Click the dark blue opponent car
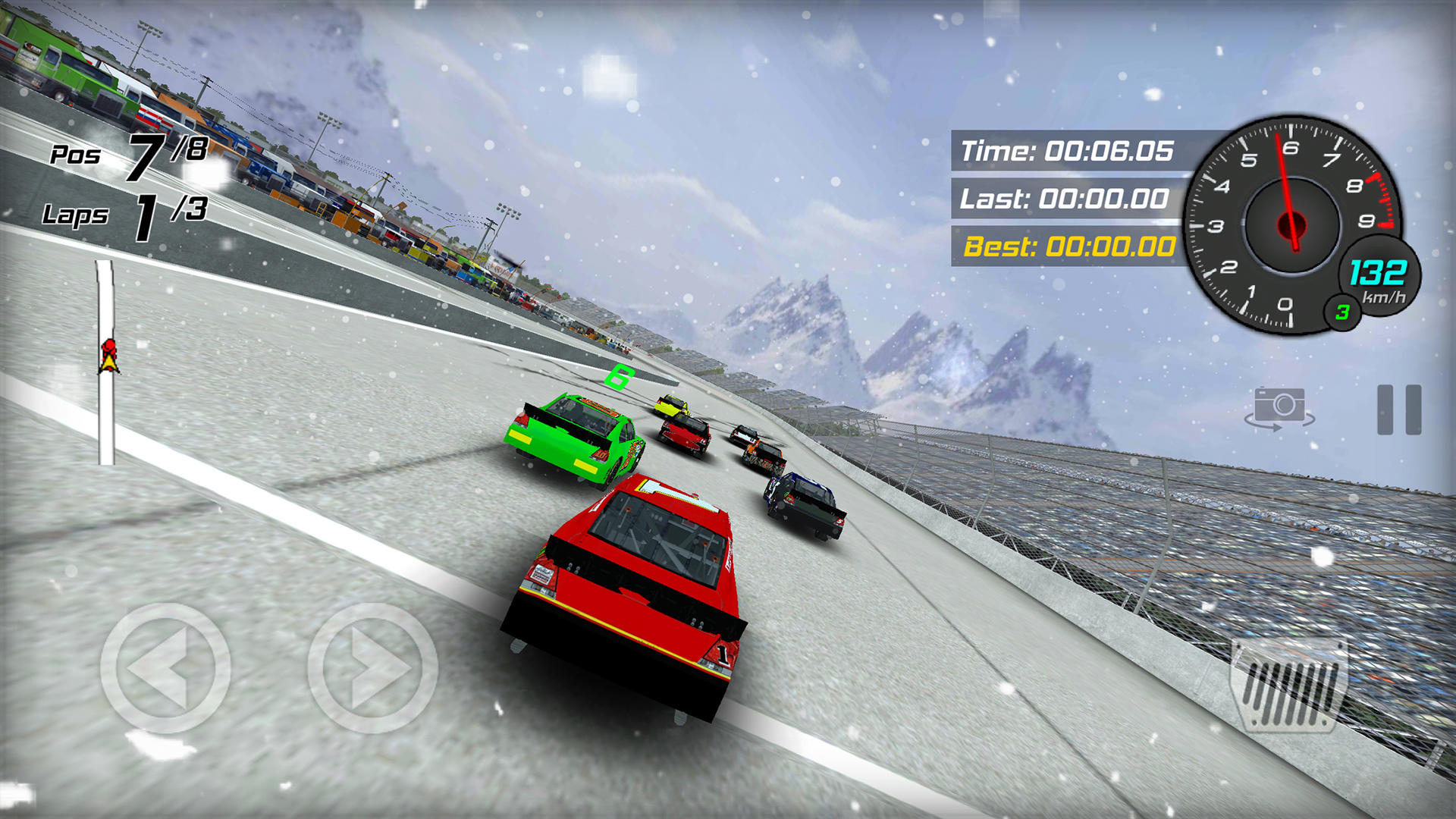 [804, 500]
